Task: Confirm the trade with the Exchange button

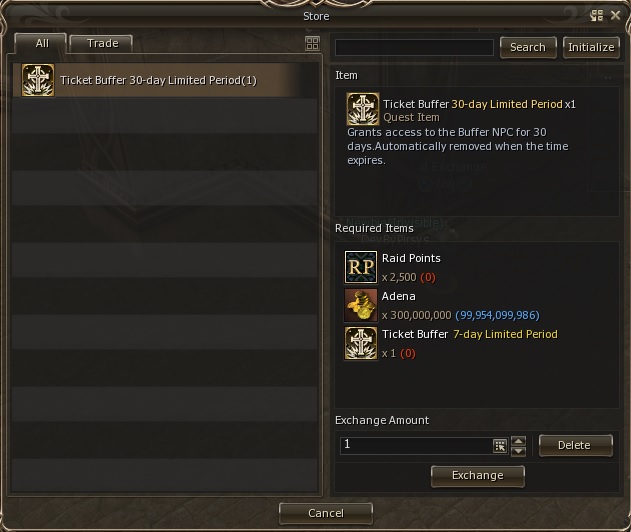Action: 477,475
